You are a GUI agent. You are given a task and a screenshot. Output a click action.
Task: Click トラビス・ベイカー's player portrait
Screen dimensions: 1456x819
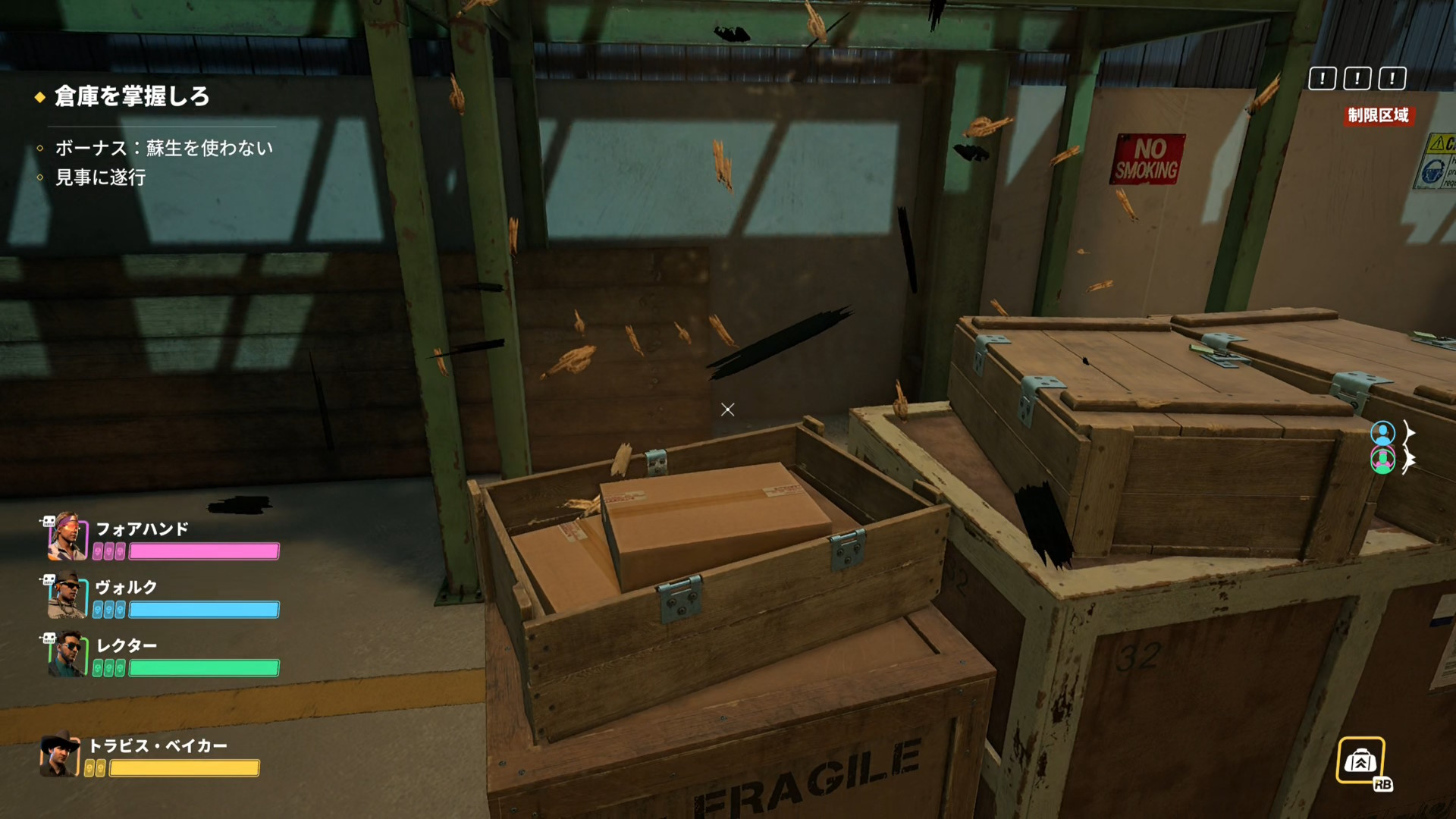pyautogui.click(x=61, y=755)
